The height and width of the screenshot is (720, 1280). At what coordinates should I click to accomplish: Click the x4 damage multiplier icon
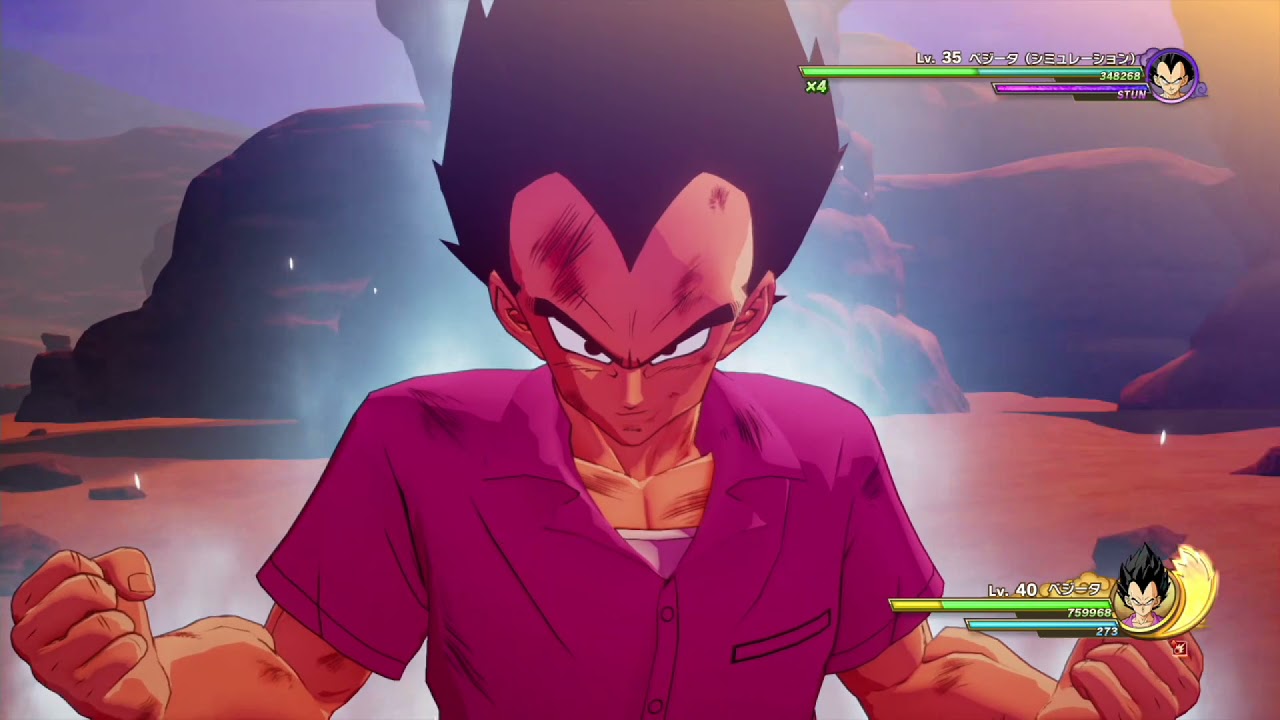click(x=817, y=86)
